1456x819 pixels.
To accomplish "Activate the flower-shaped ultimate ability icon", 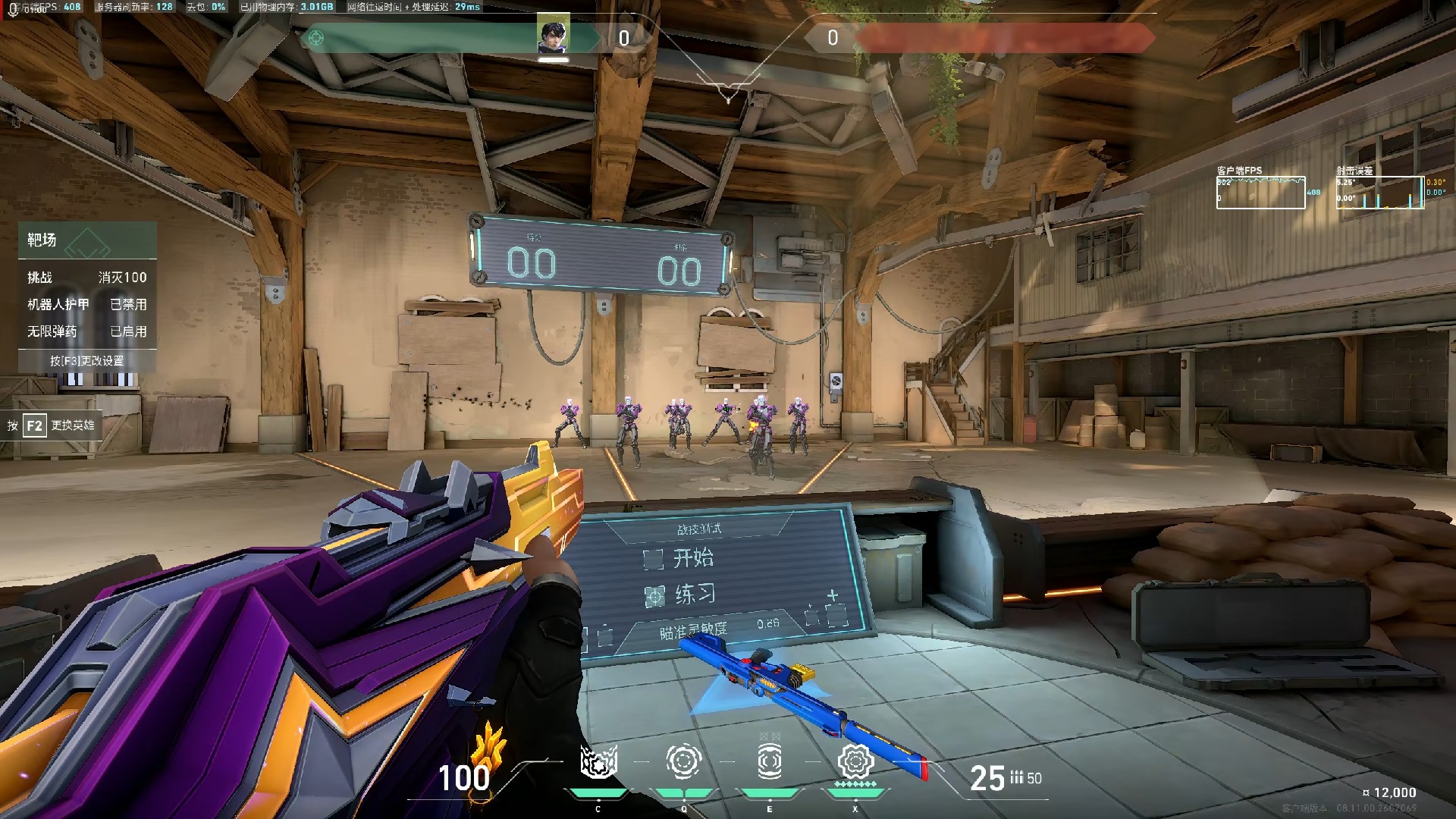I will click(x=855, y=761).
